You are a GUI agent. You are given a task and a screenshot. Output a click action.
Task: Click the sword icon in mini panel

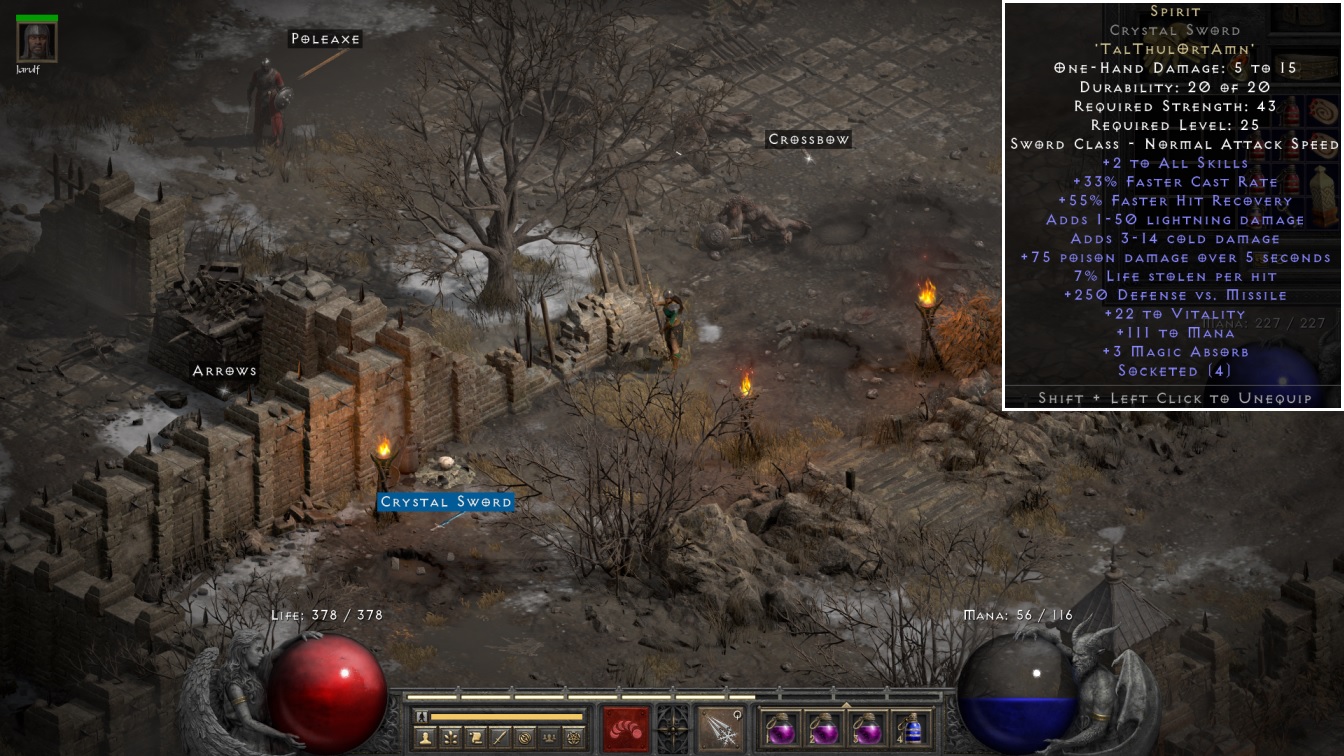pyautogui.click(x=501, y=737)
